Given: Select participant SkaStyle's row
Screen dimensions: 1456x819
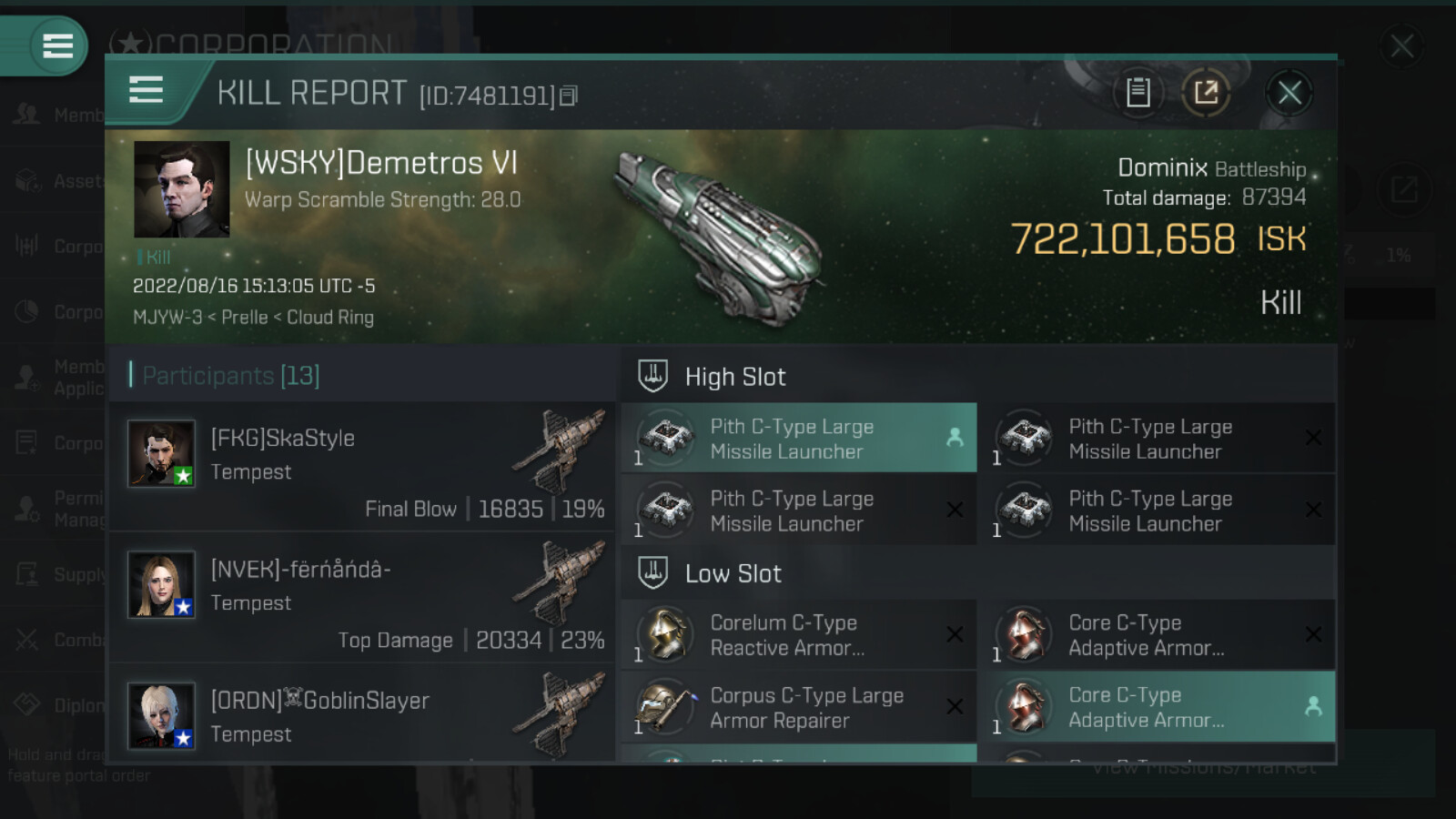Looking at the screenshot, I should point(364,466).
